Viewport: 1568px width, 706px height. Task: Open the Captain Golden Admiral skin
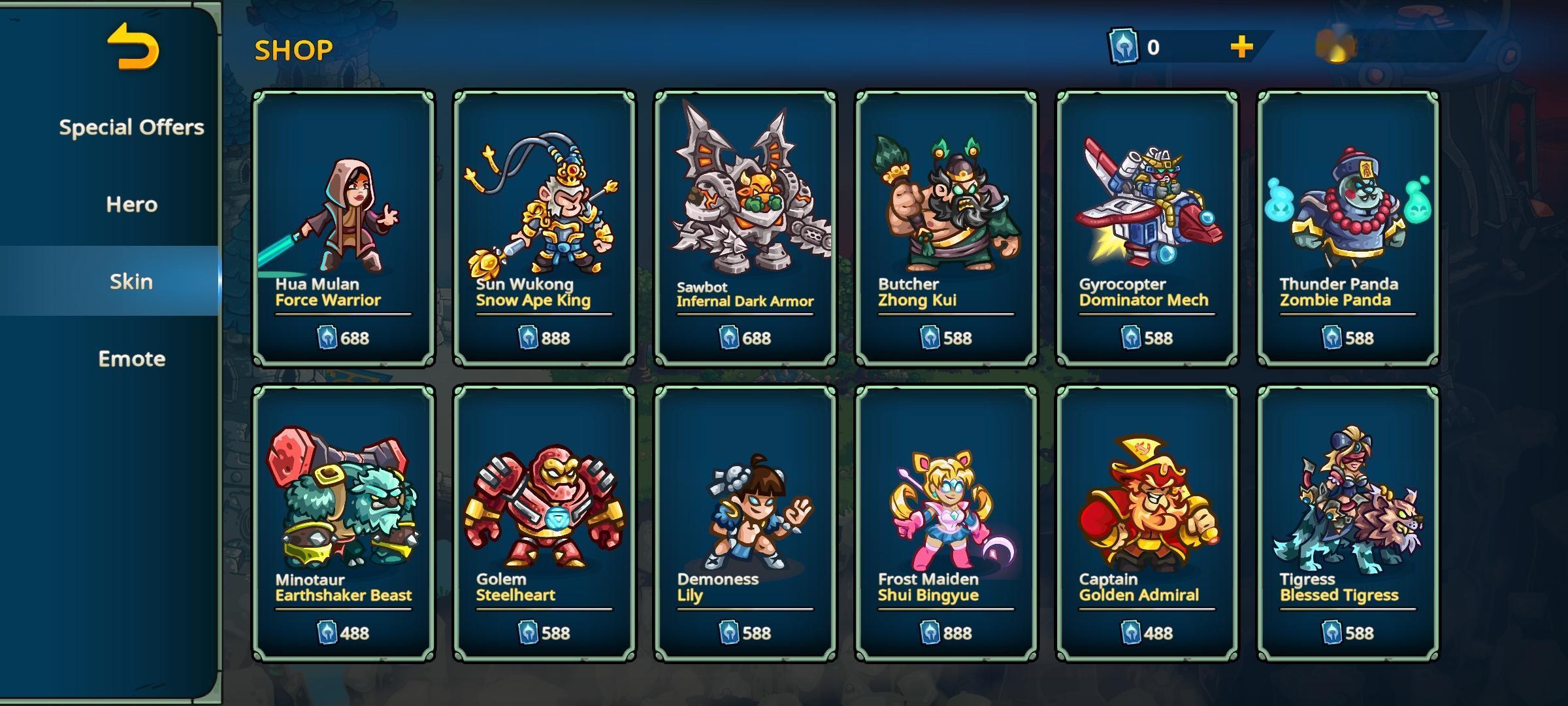(x=1147, y=523)
